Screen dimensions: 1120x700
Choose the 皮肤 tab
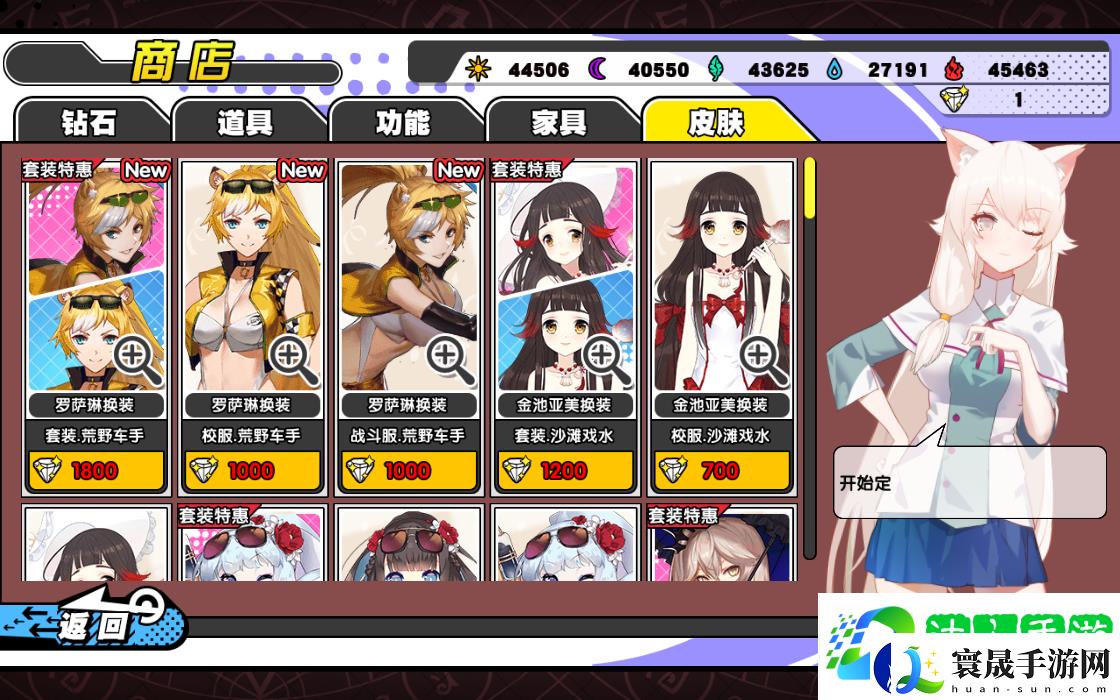716,122
